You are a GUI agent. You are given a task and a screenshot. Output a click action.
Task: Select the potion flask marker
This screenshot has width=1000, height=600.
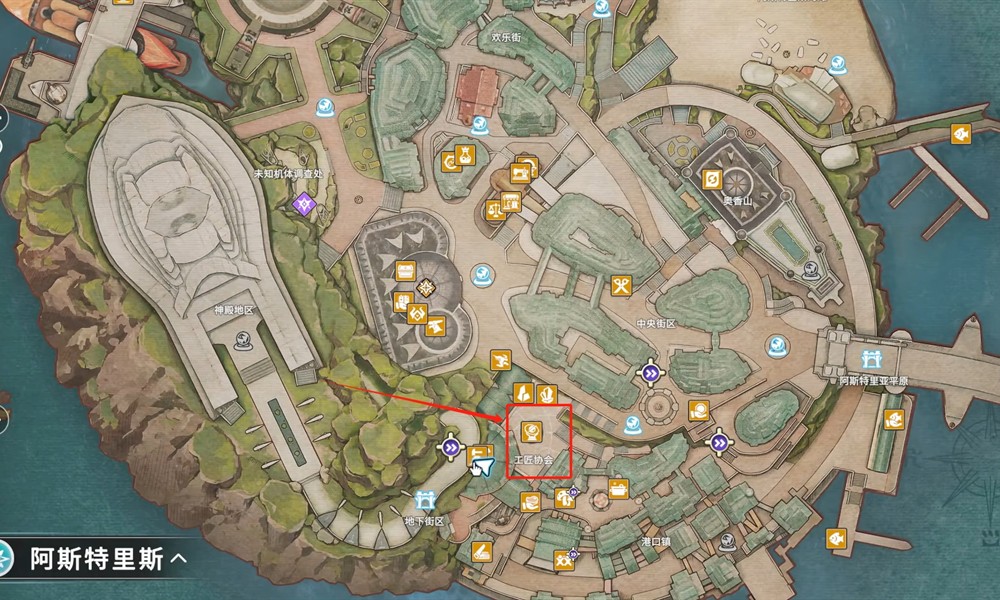tap(465, 155)
